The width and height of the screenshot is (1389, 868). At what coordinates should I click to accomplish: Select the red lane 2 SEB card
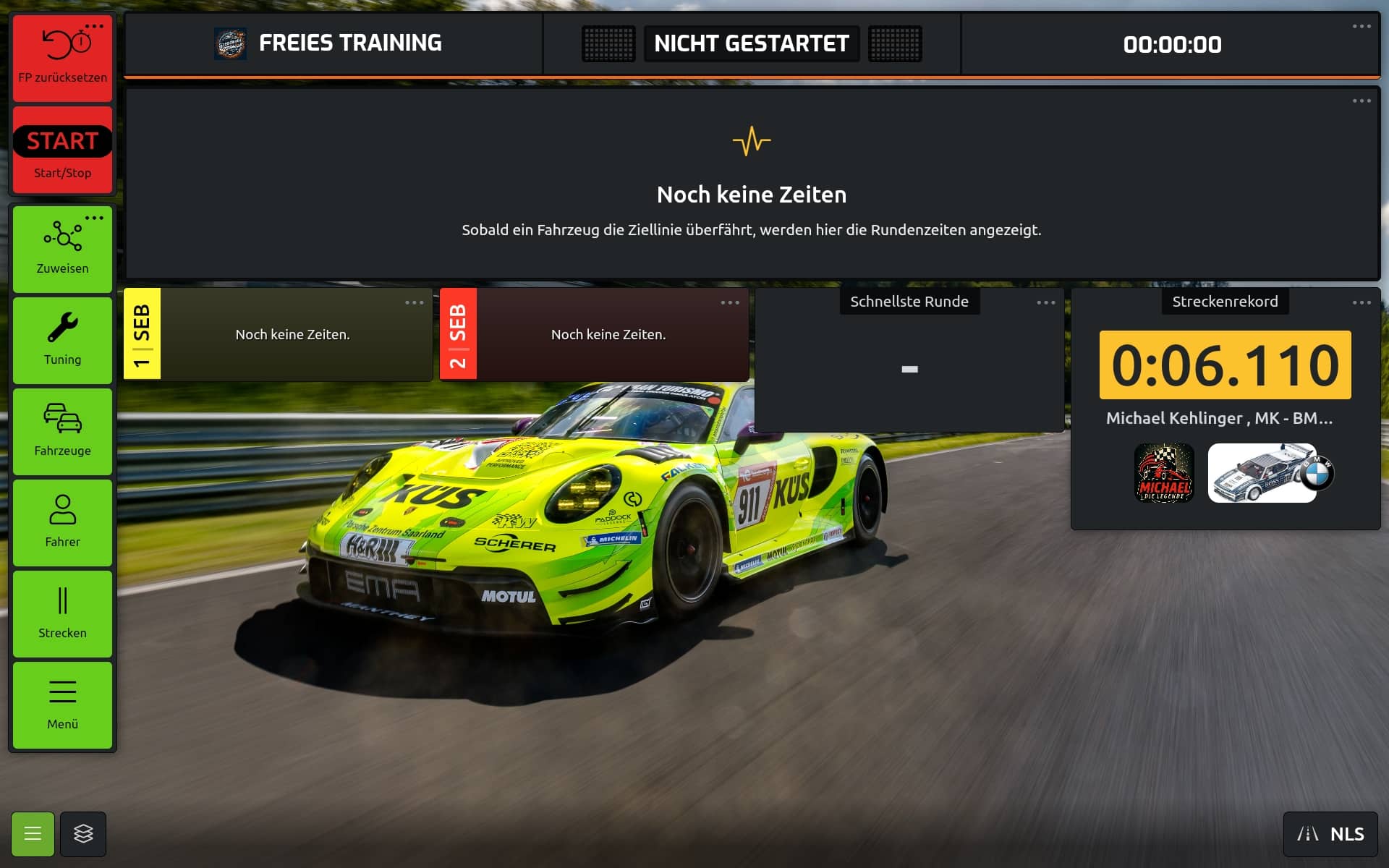(458, 334)
